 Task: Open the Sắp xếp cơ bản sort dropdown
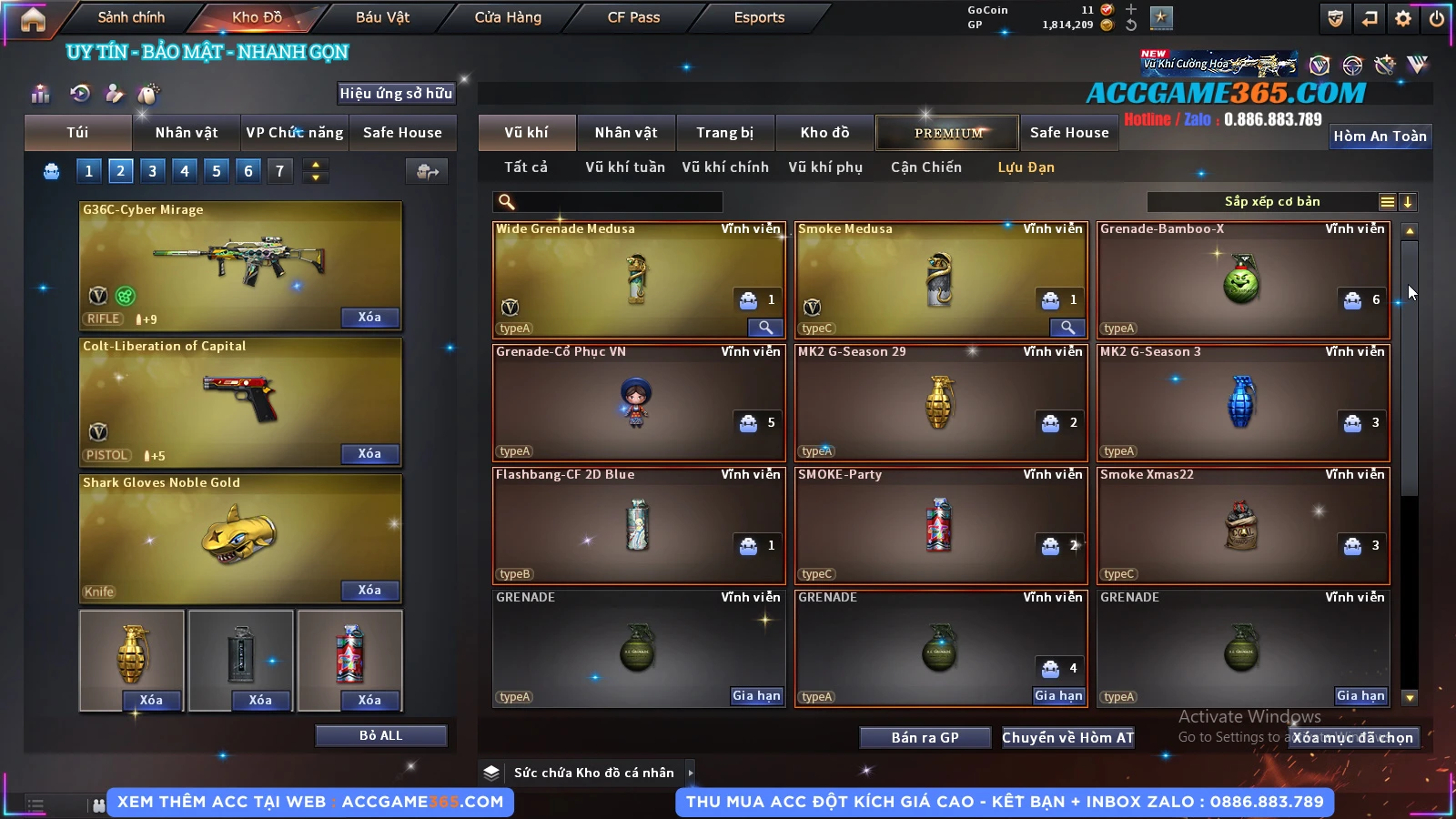coord(1271,202)
